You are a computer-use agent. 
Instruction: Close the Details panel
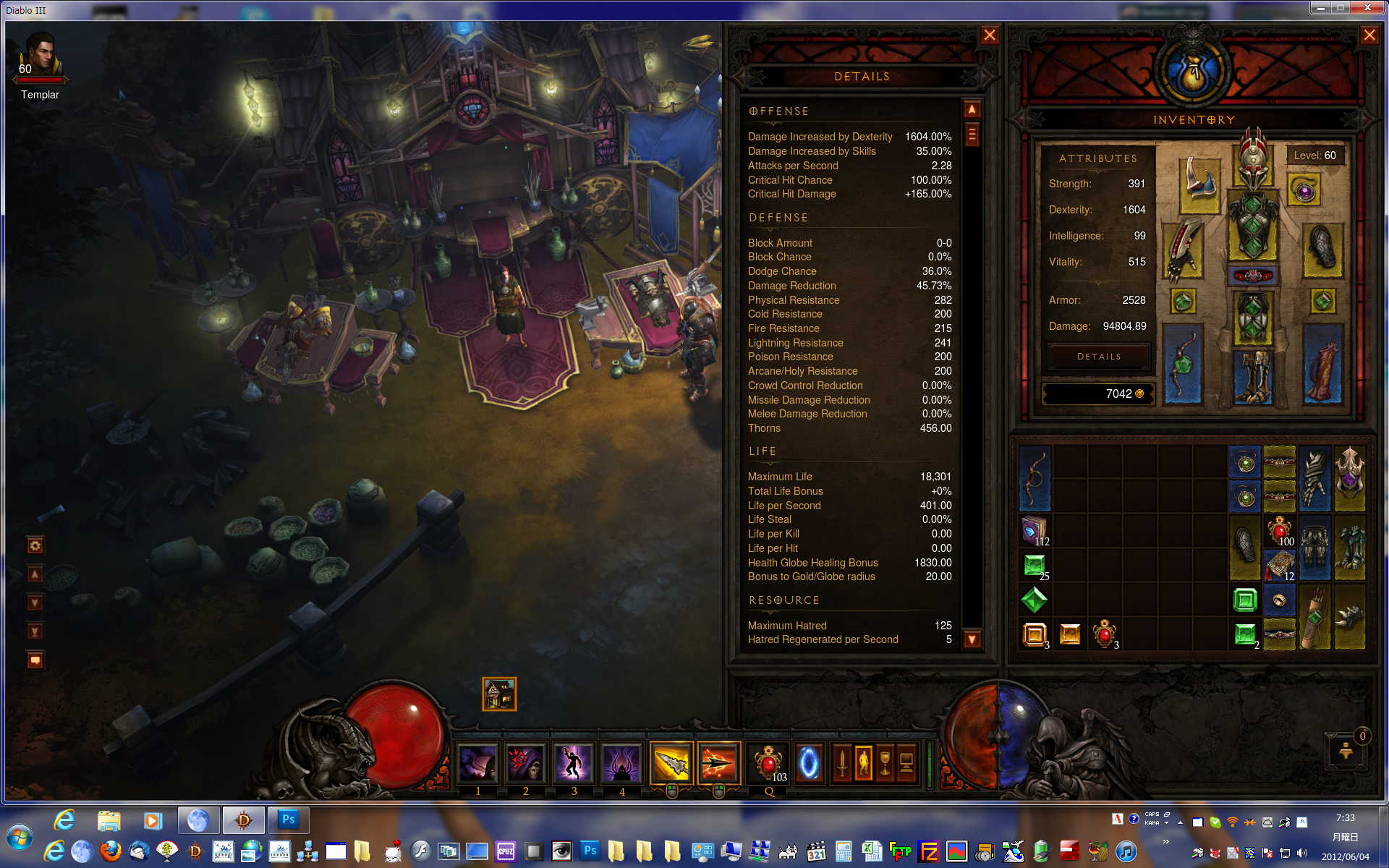coord(990,35)
